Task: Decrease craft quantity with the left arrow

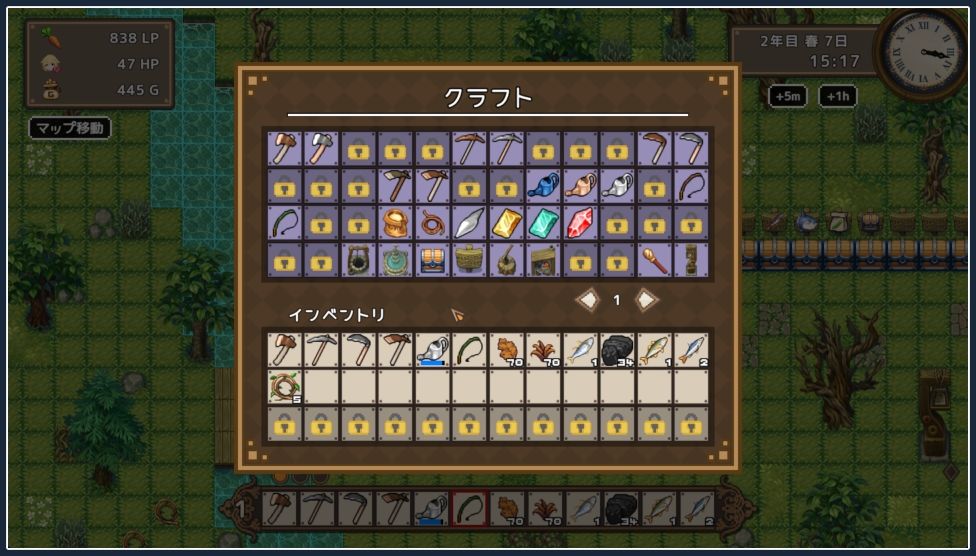Action: pyautogui.click(x=588, y=300)
